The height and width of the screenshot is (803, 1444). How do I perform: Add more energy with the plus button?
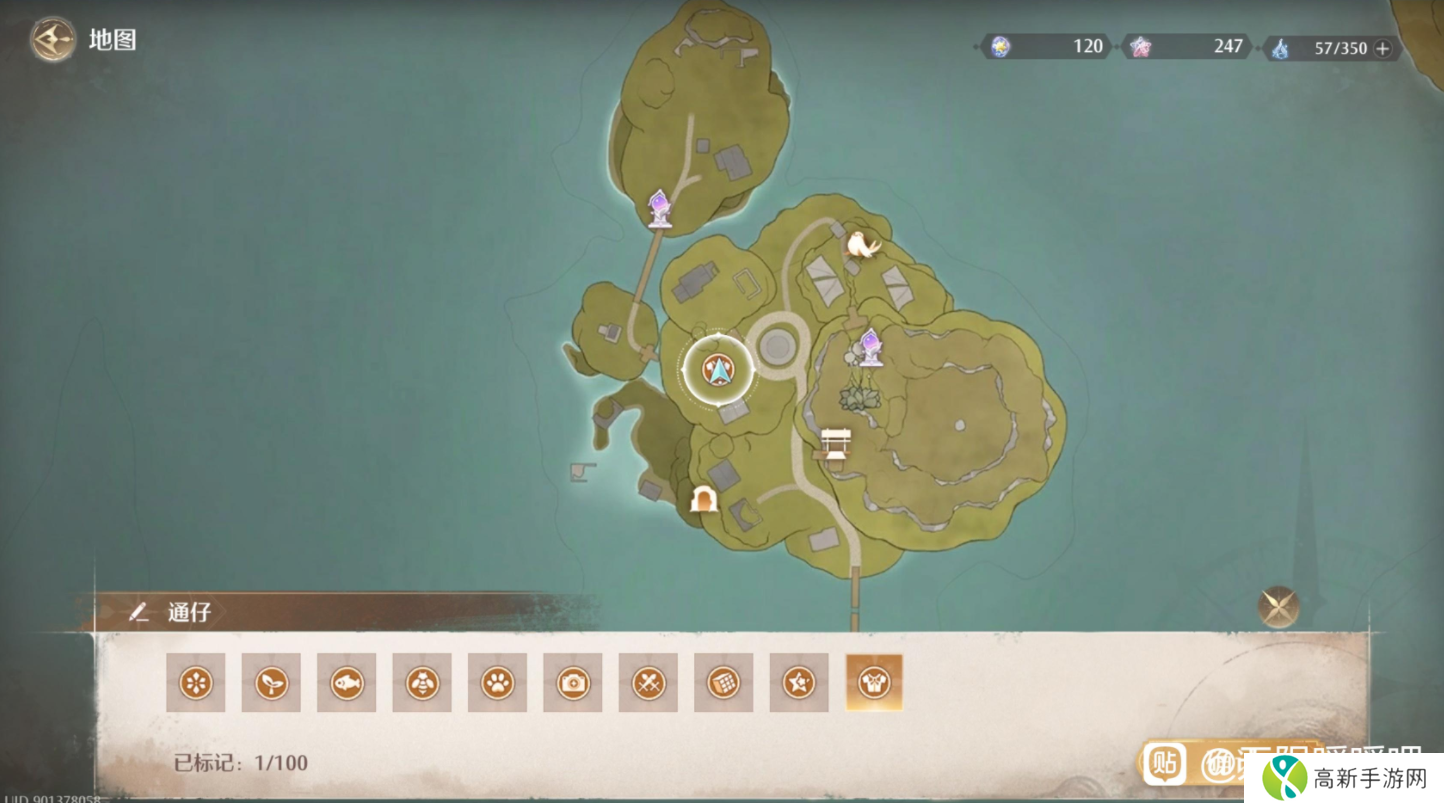1383,48
